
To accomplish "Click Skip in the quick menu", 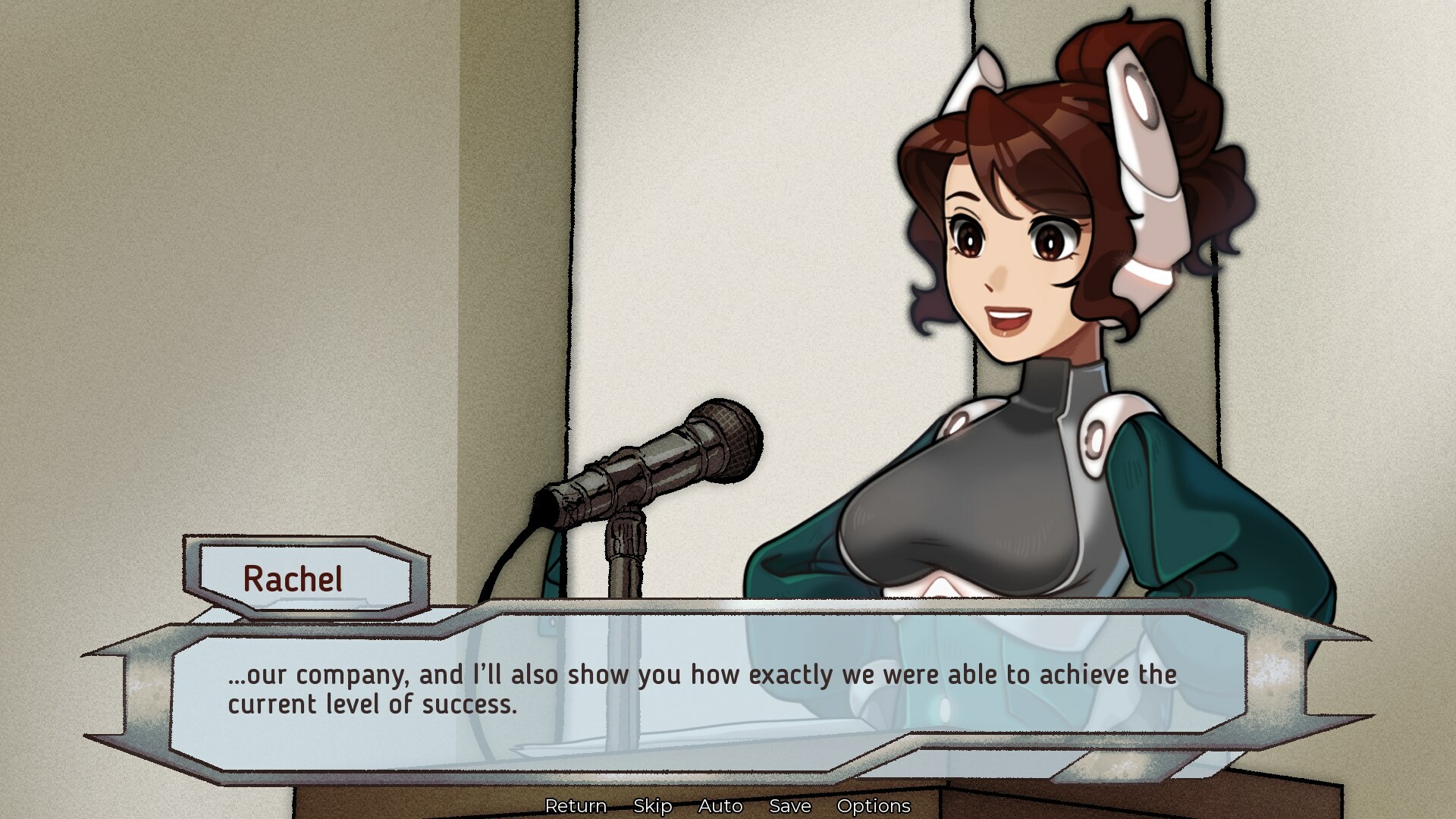I will 654,806.
